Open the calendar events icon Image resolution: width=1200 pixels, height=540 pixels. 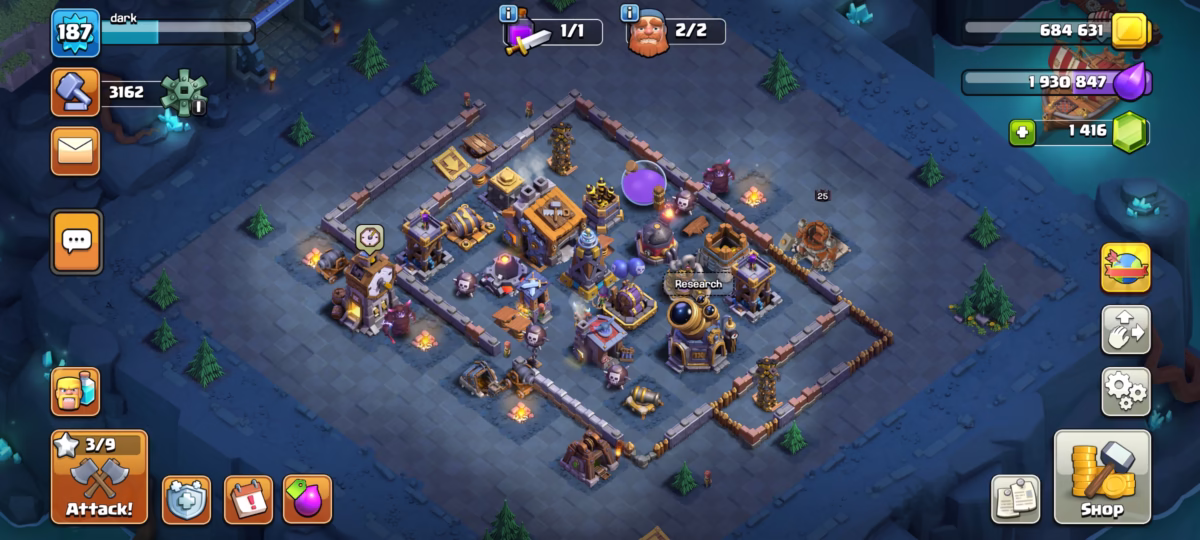click(x=247, y=499)
